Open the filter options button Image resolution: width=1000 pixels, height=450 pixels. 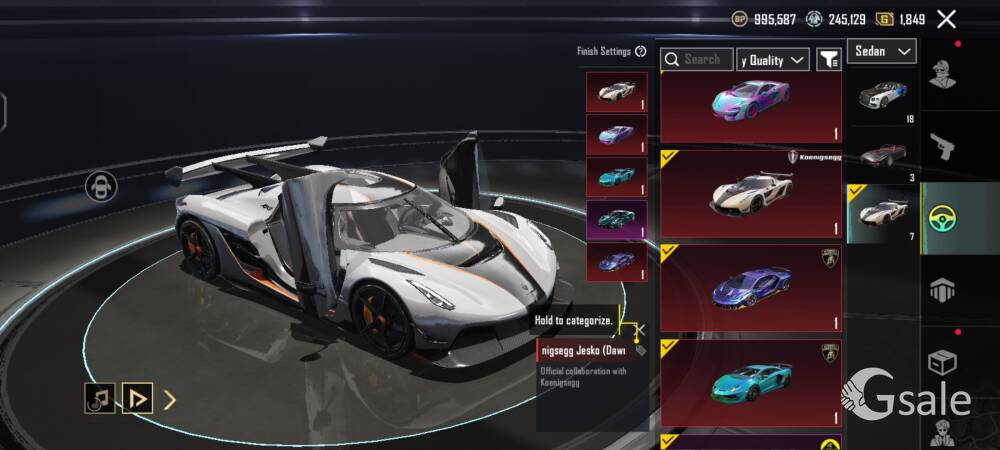click(x=829, y=60)
